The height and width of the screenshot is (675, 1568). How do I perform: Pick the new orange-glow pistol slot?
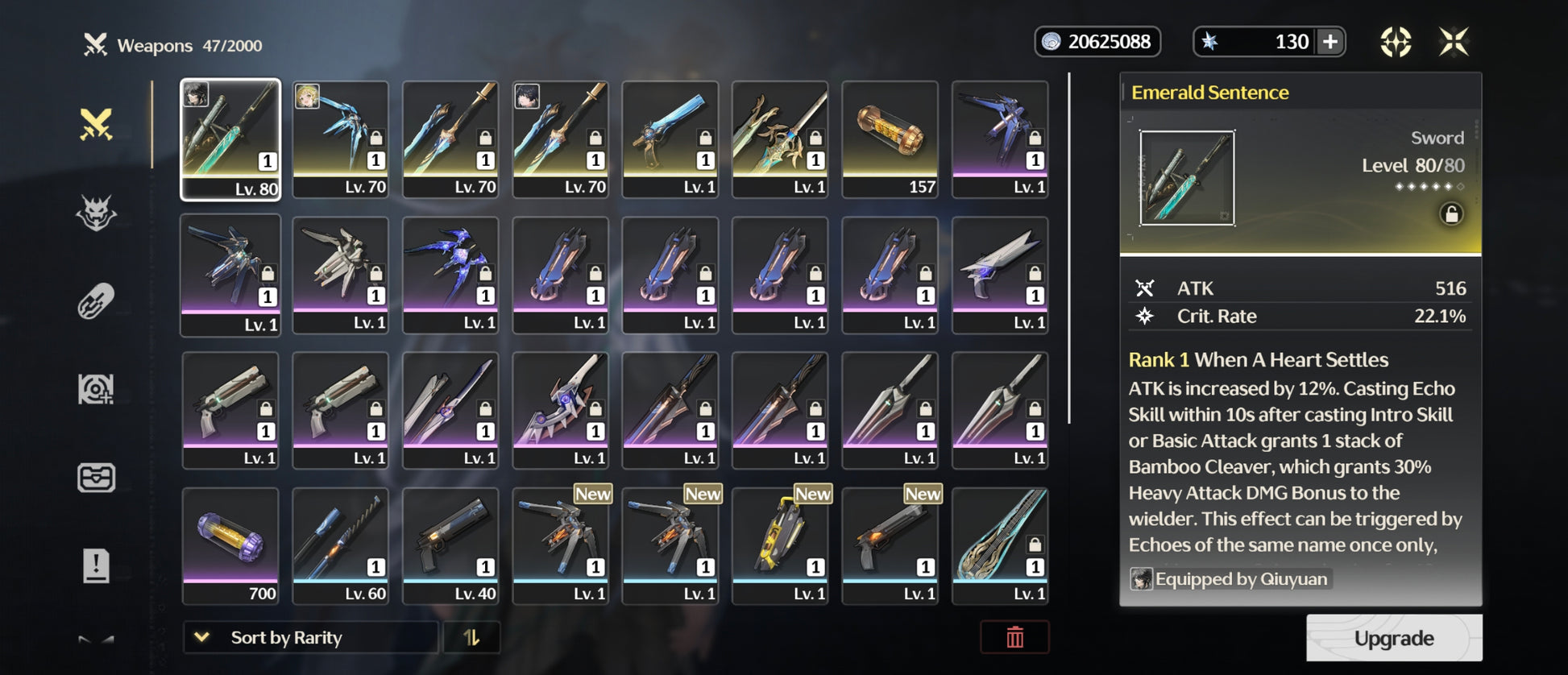click(x=890, y=545)
